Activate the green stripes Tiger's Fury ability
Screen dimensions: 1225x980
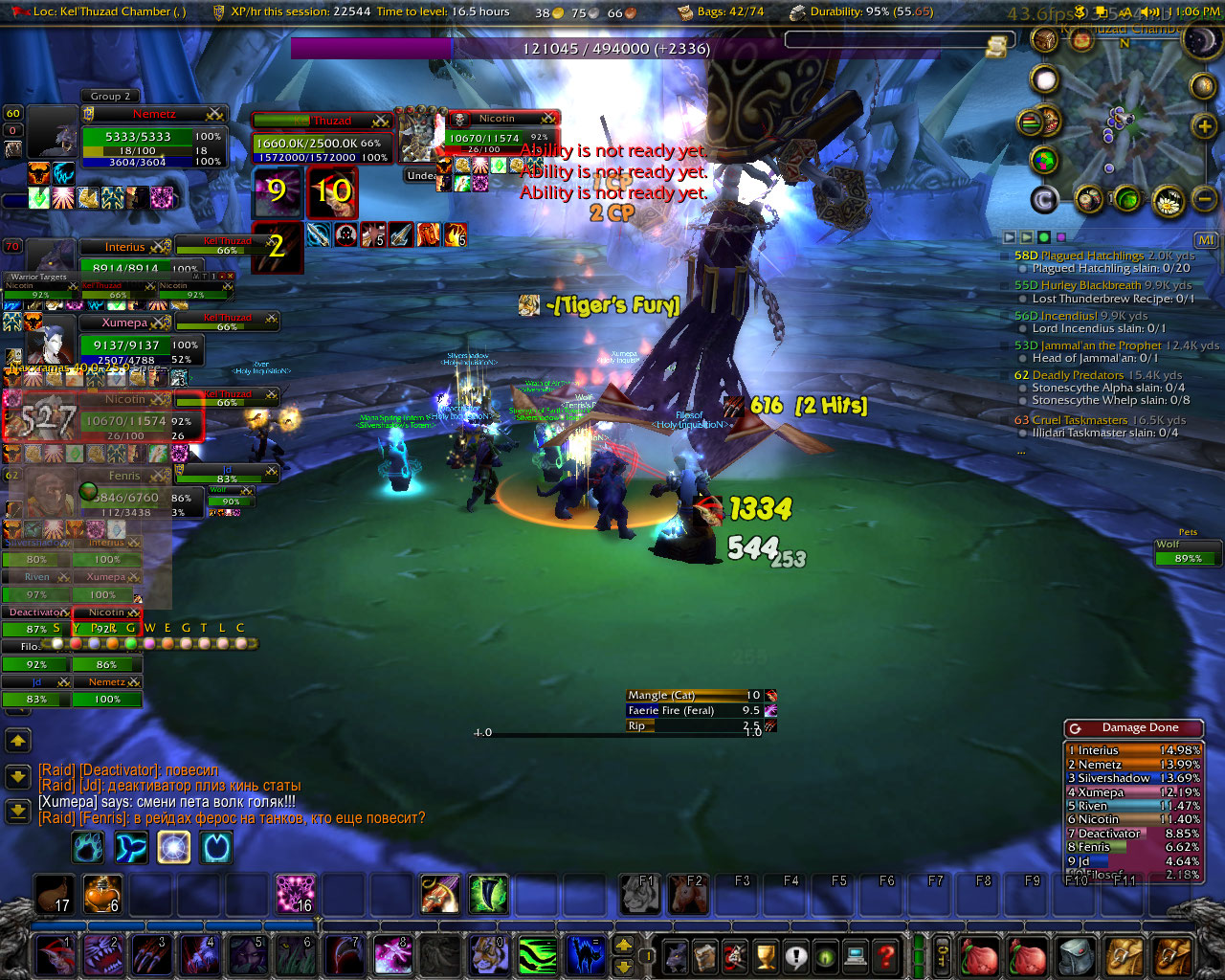[538, 955]
